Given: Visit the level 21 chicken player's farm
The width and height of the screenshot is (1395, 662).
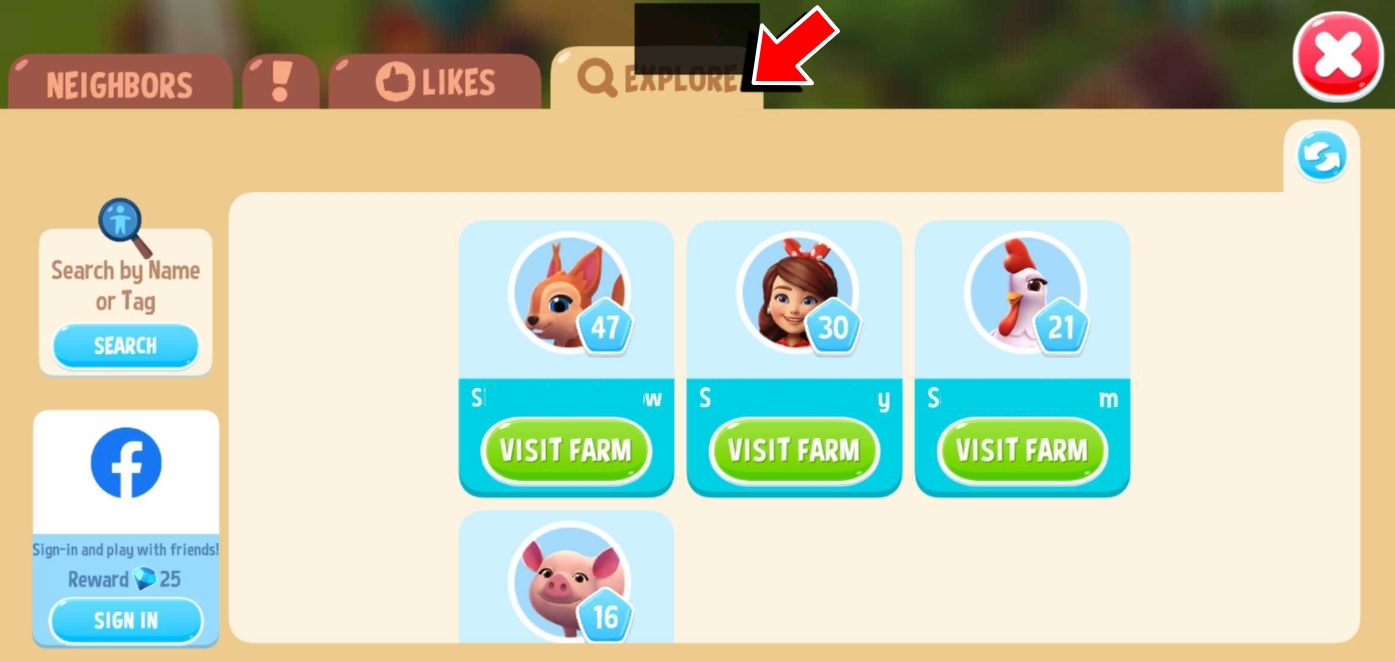Looking at the screenshot, I should 1022,450.
